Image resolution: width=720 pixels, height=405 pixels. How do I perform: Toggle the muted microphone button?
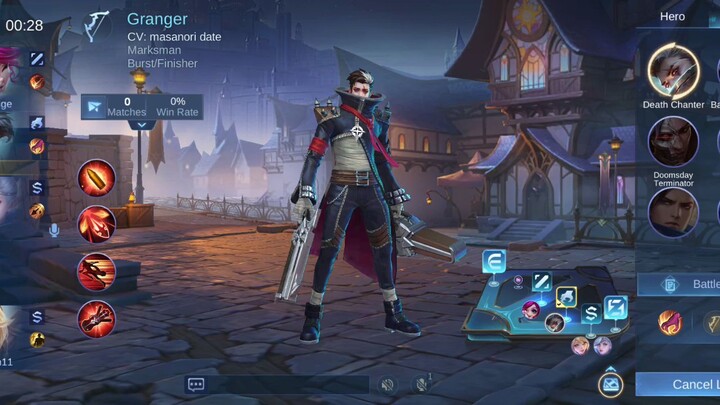(421, 384)
